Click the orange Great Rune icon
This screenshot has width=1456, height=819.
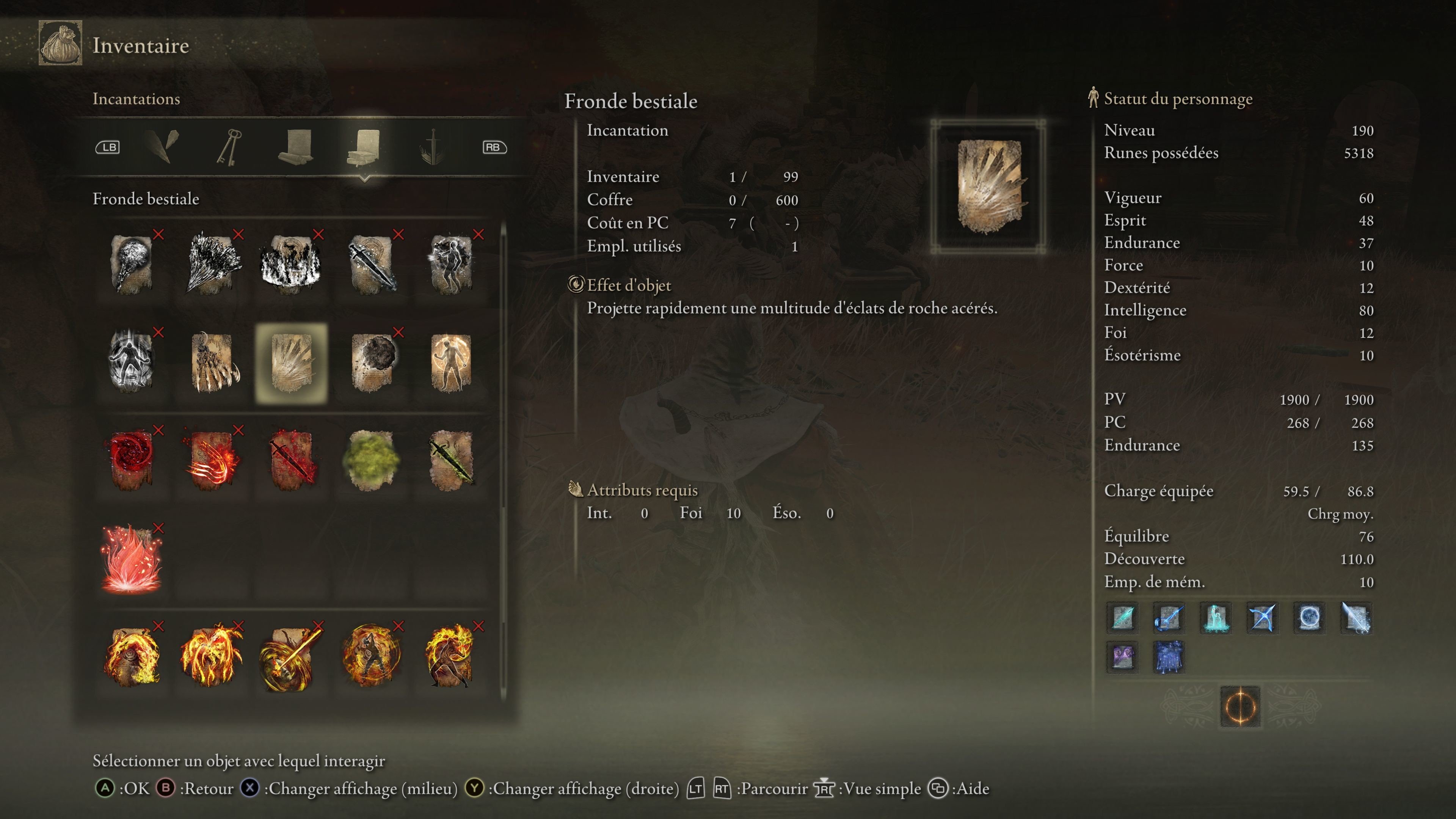tap(1240, 706)
